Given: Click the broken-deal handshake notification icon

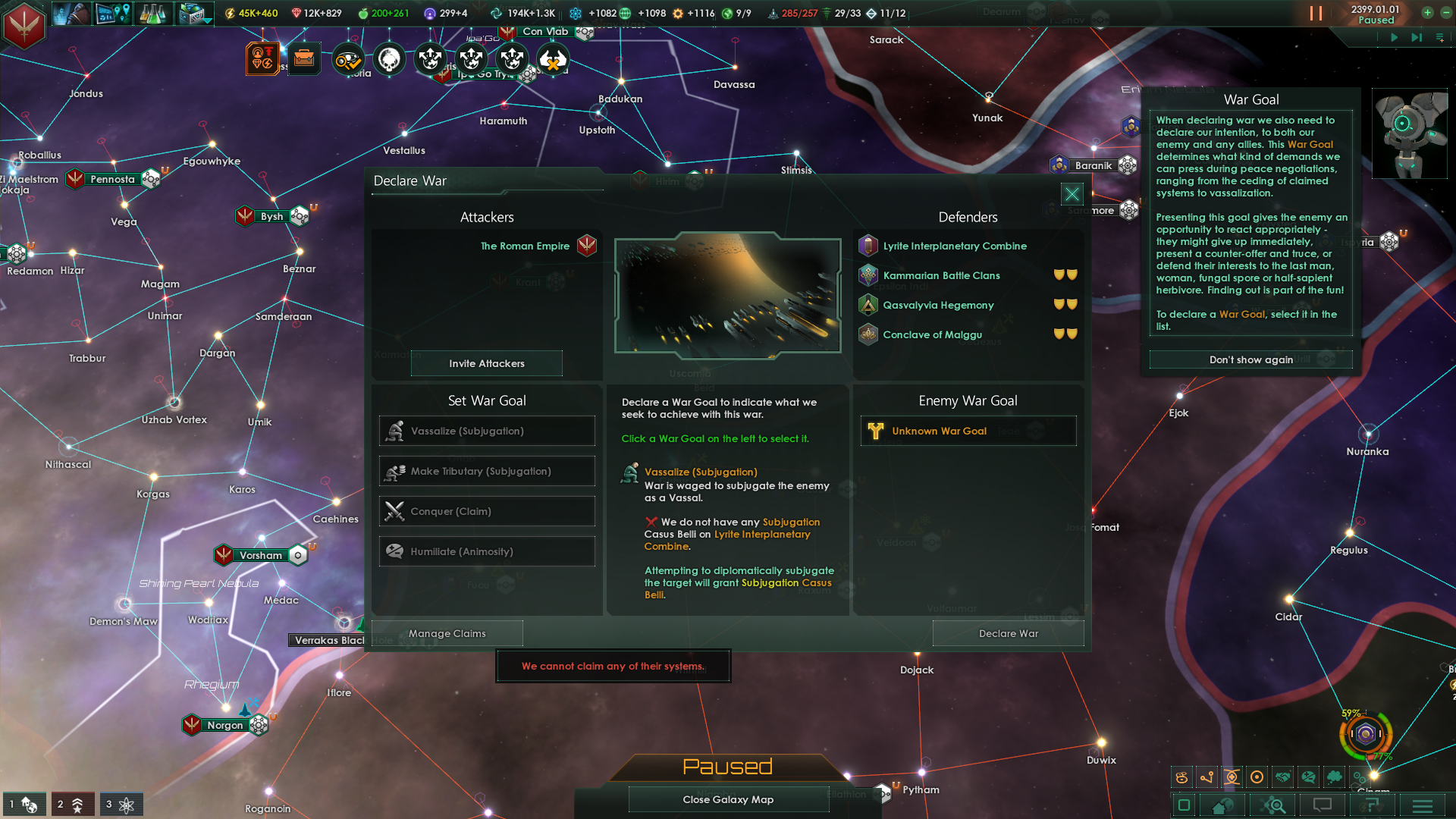Looking at the screenshot, I should coord(554,59).
